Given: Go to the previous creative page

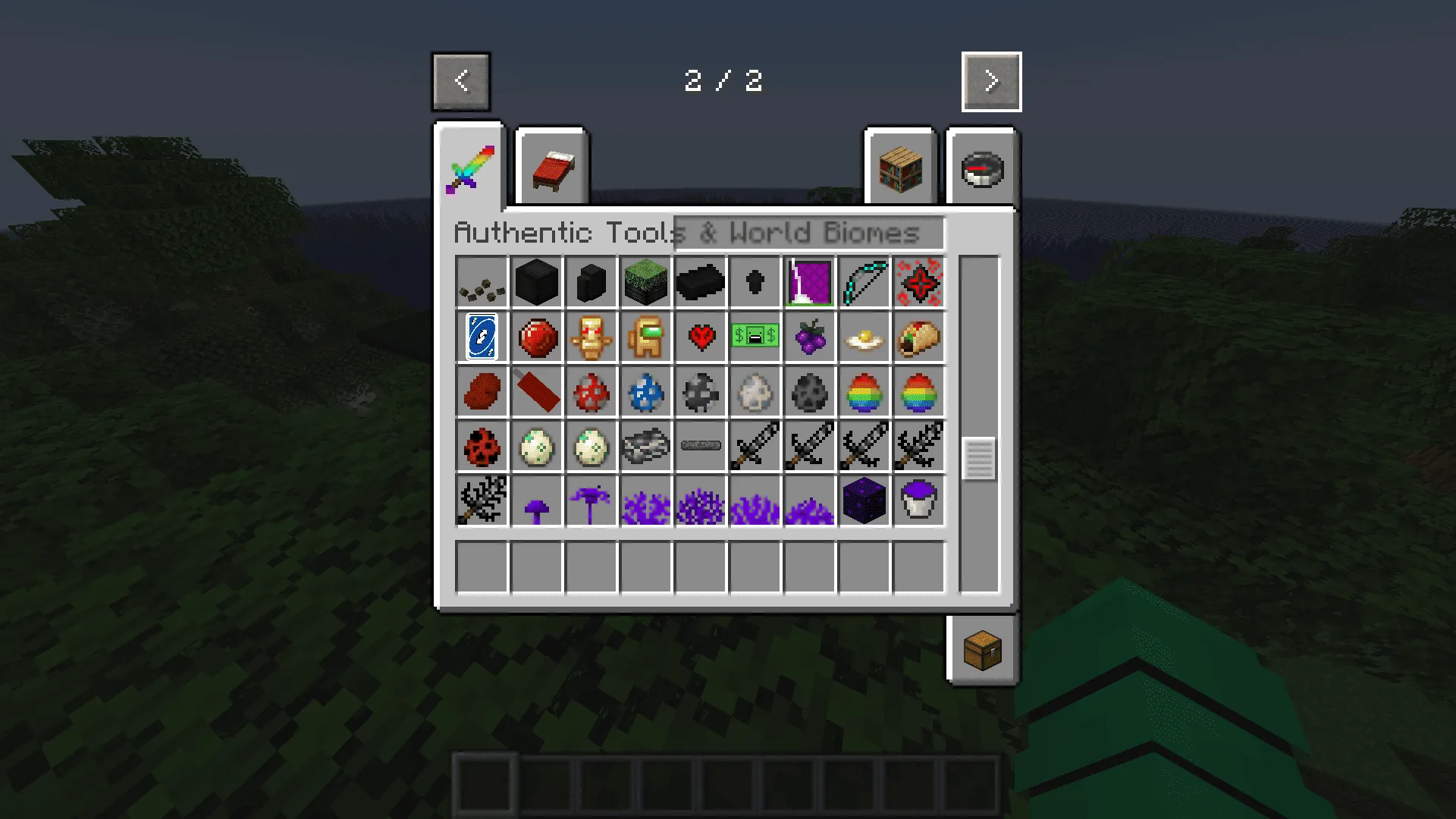Looking at the screenshot, I should pos(461,82).
